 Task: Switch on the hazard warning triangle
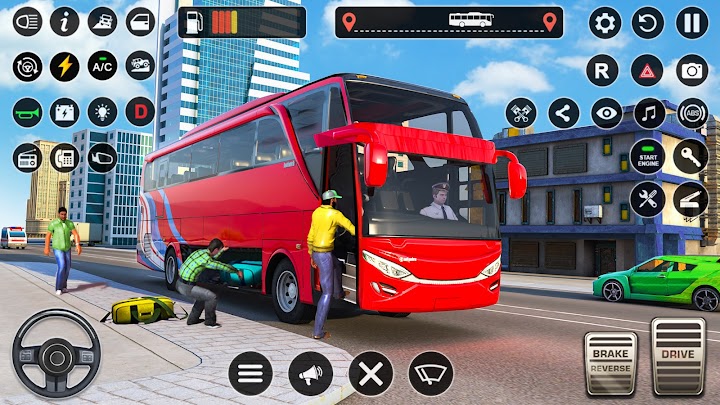tap(648, 70)
